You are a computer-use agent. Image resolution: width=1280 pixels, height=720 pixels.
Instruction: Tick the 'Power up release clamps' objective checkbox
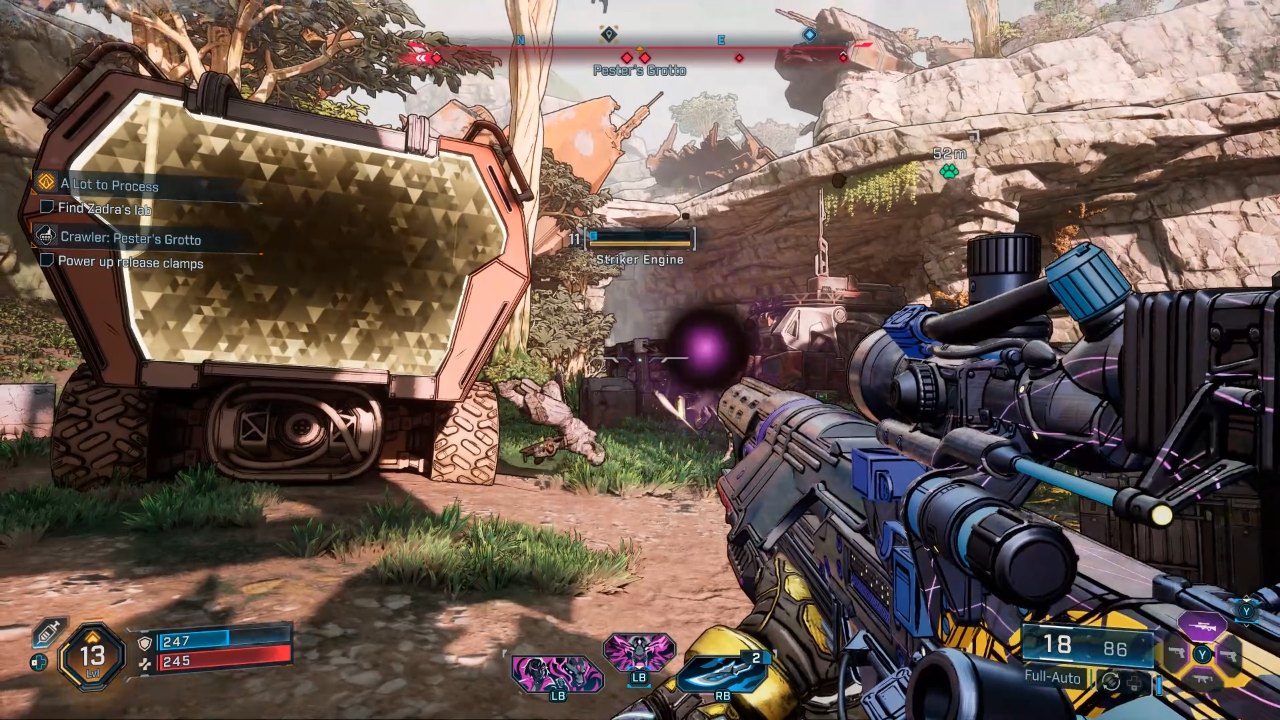(x=47, y=261)
